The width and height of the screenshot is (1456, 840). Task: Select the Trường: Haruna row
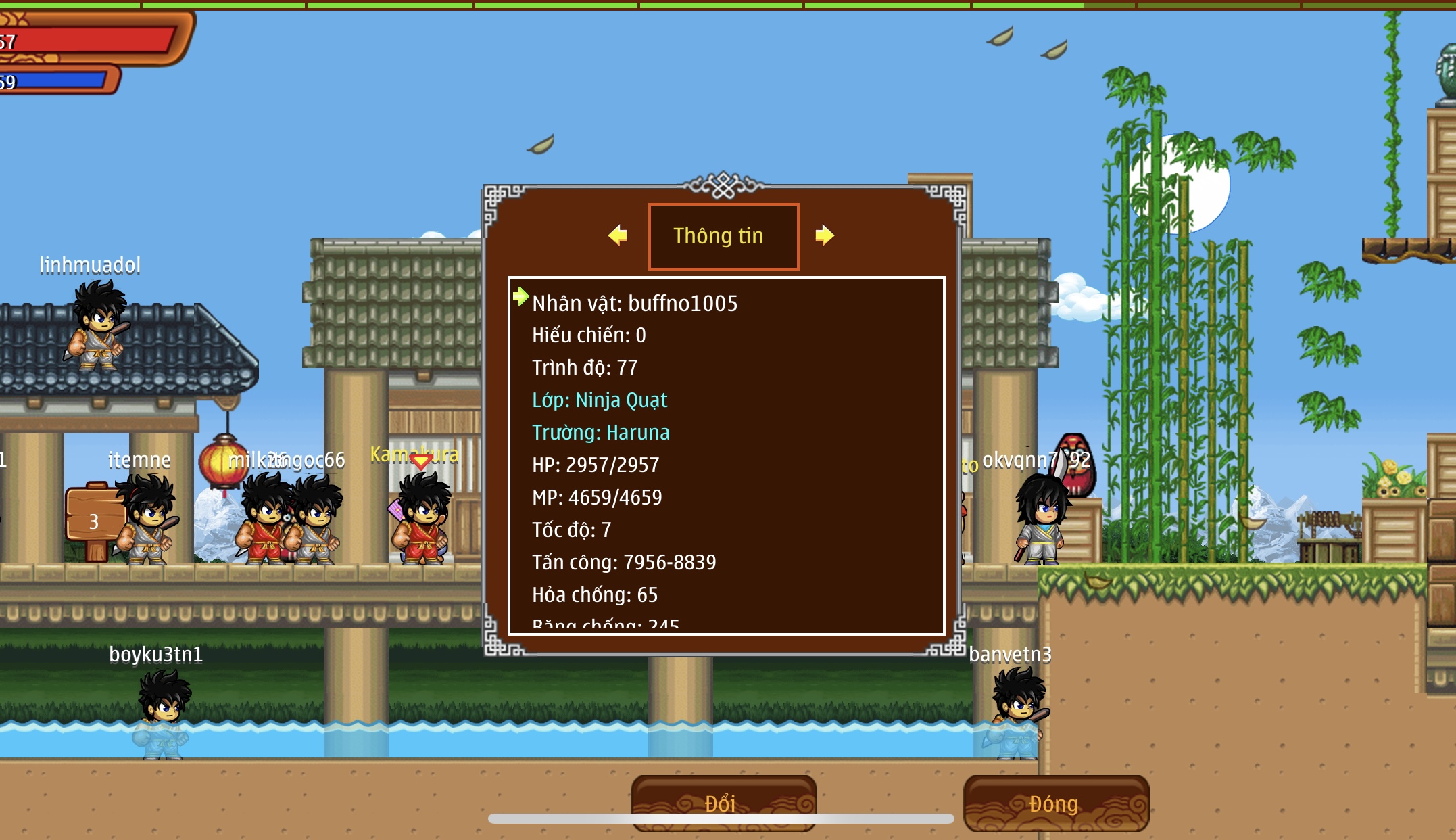coord(600,433)
